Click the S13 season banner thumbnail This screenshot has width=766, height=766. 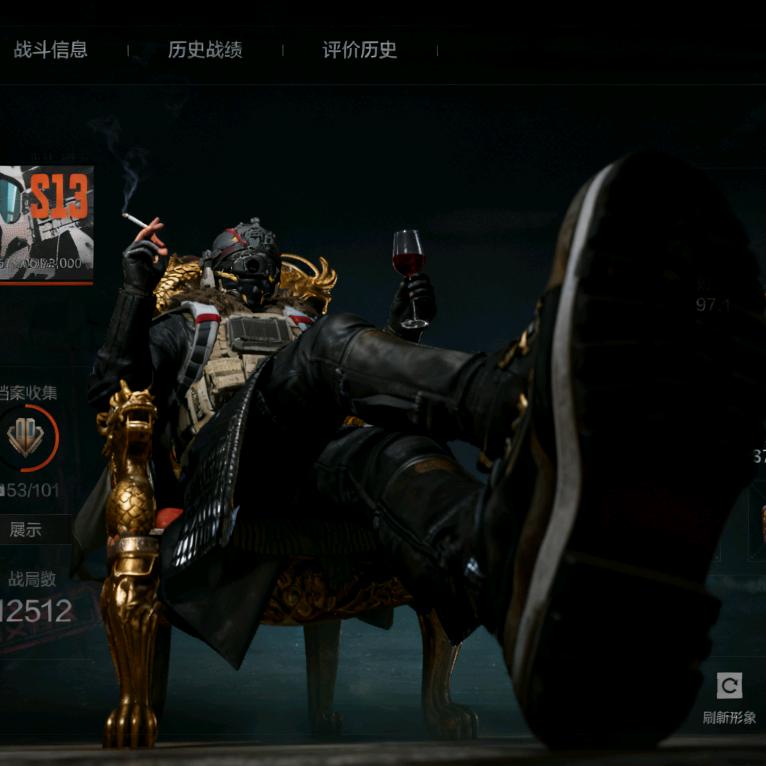[x=46, y=223]
